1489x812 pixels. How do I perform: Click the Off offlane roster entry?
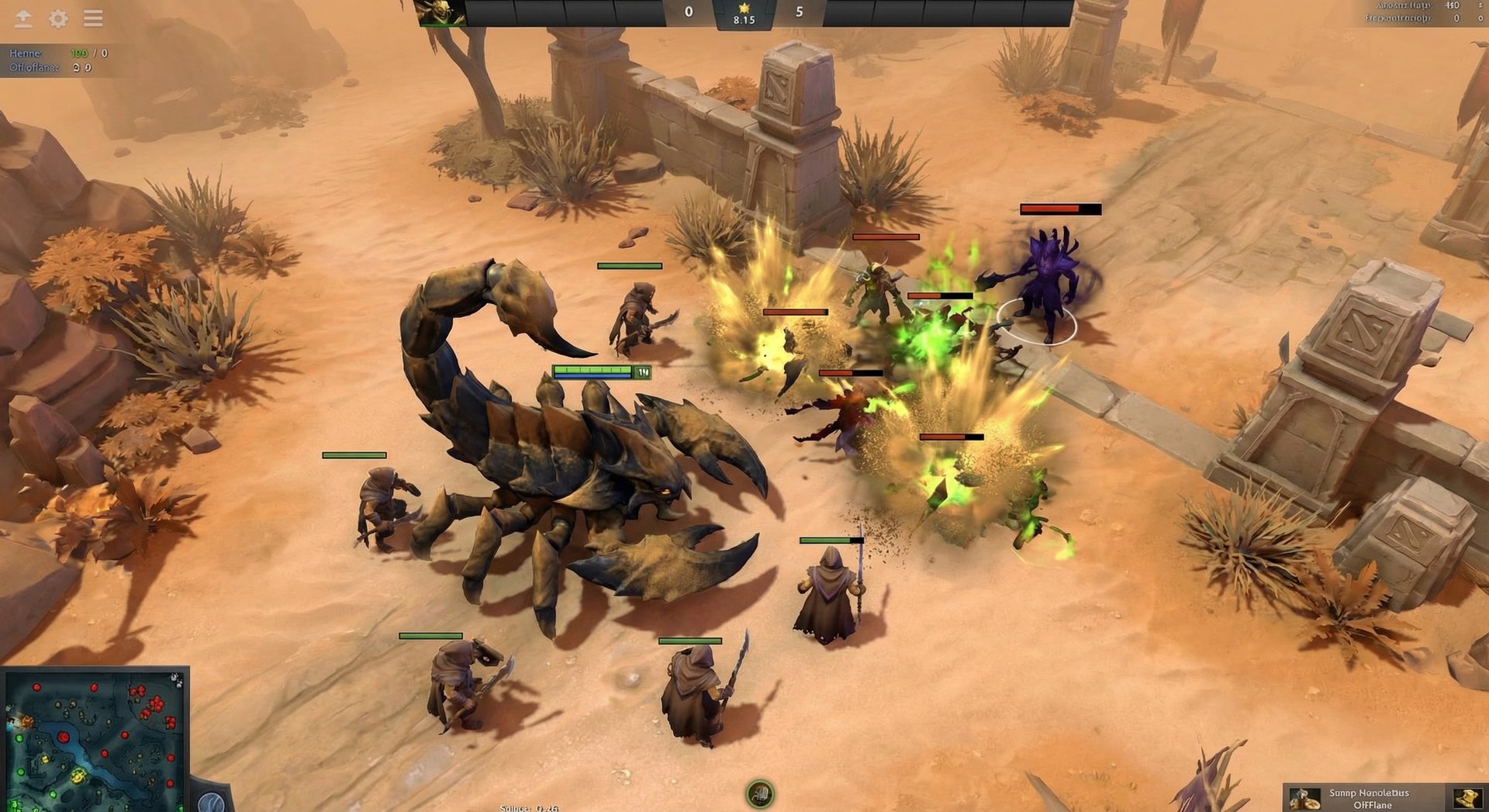[33, 68]
